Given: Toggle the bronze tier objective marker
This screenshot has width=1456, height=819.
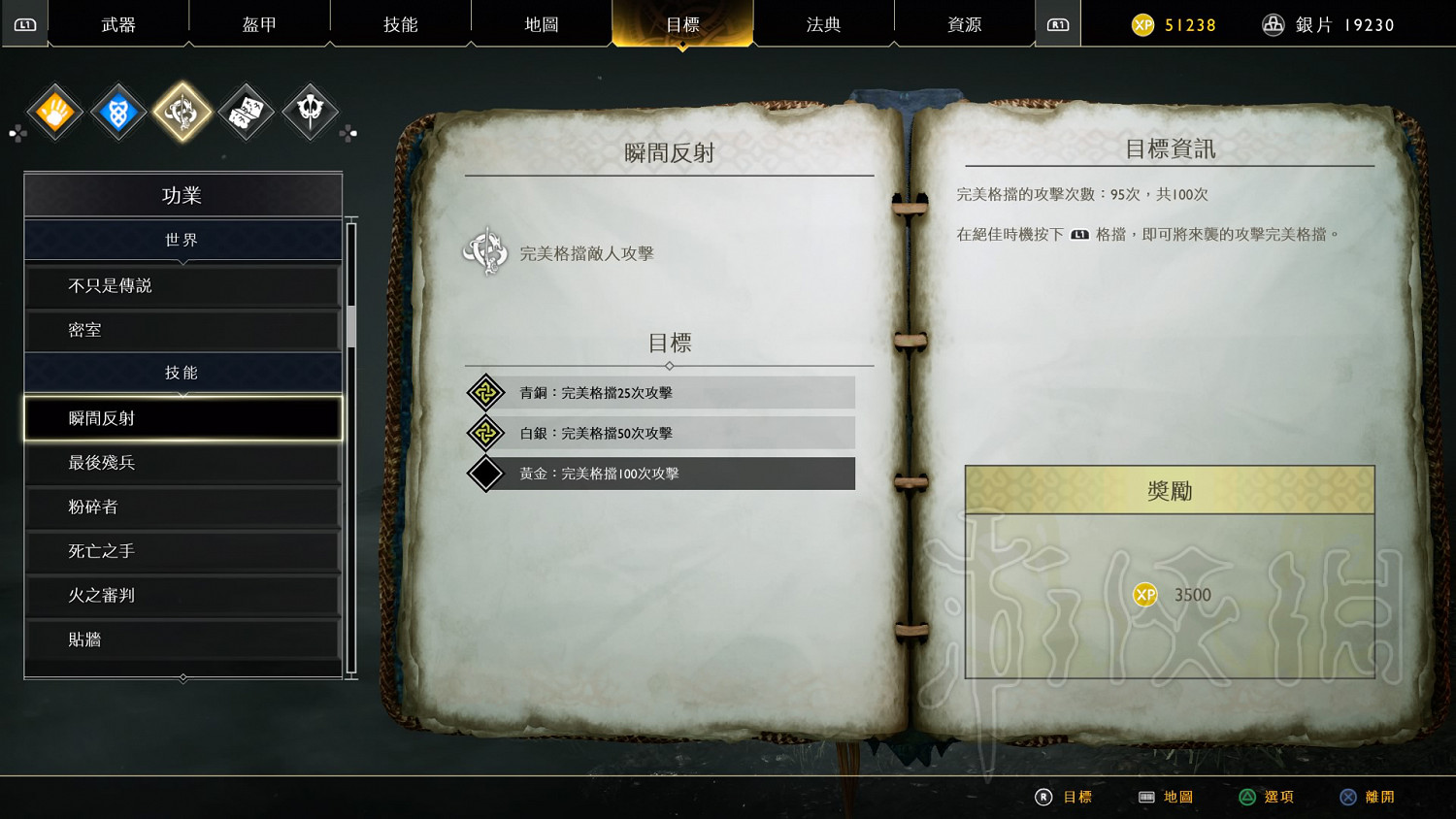Looking at the screenshot, I should pos(486,393).
